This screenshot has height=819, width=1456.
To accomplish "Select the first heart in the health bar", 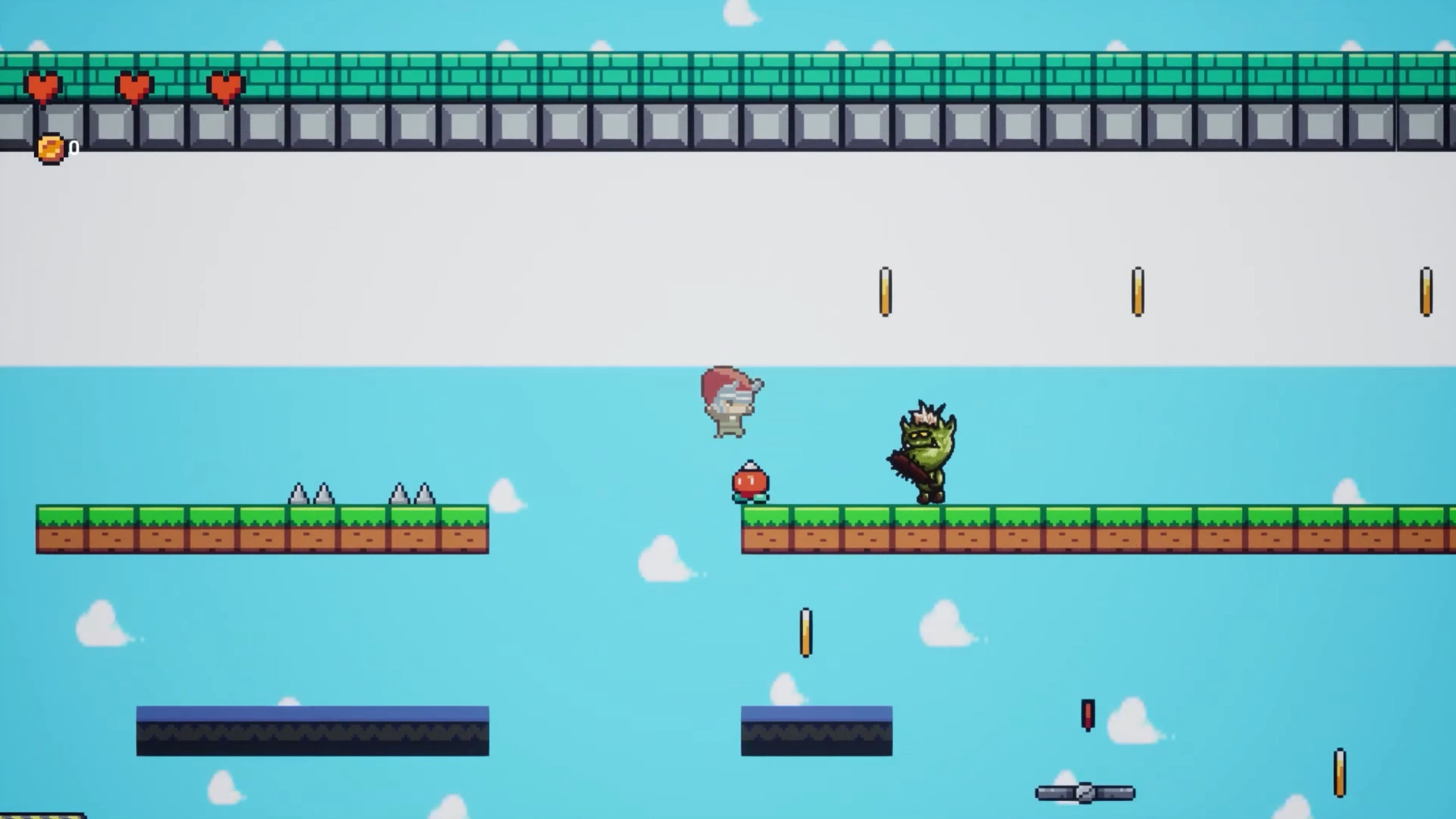I will 42,86.
